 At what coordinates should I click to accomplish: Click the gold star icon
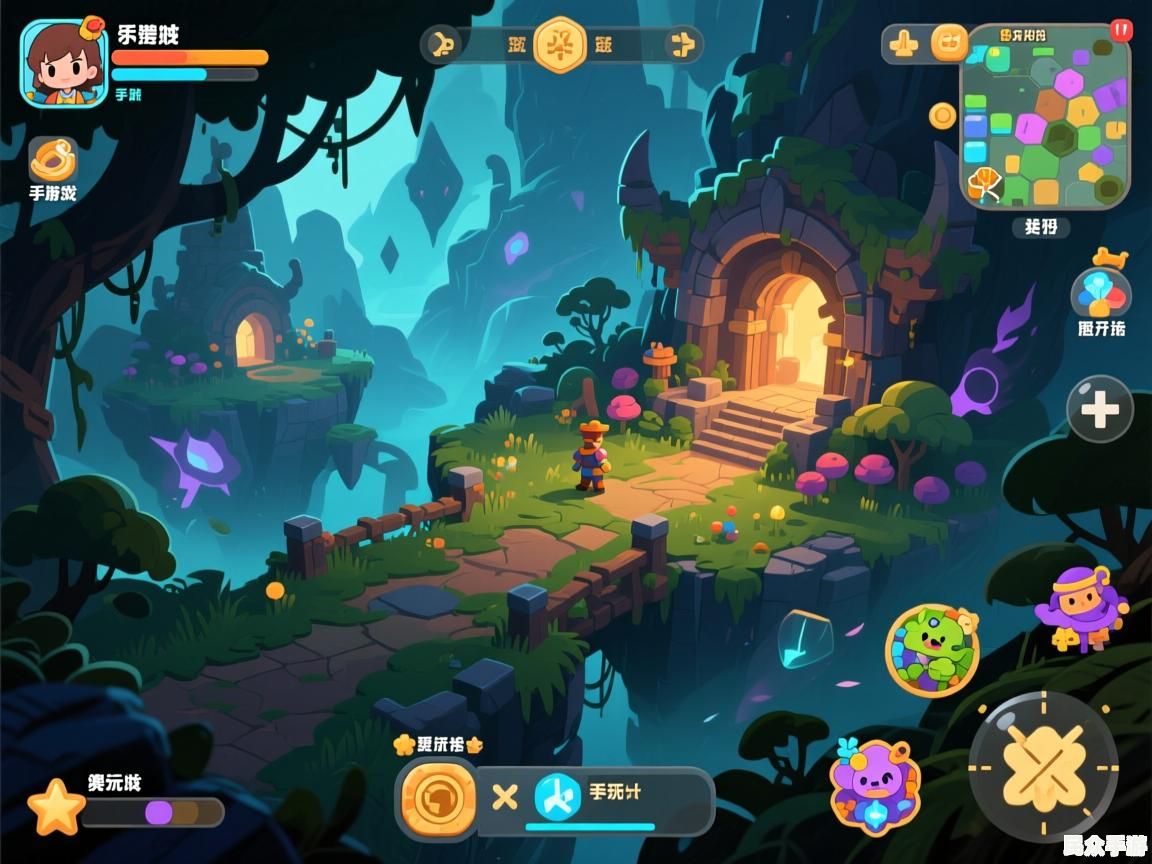pyautogui.click(x=56, y=808)
